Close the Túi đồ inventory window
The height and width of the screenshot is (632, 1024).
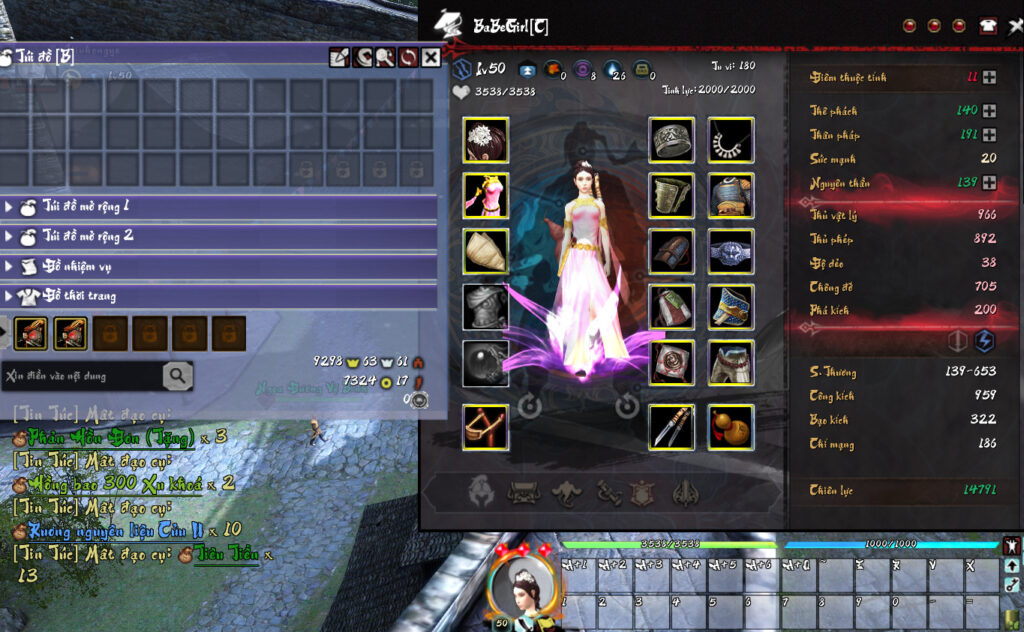pos(430,58)
